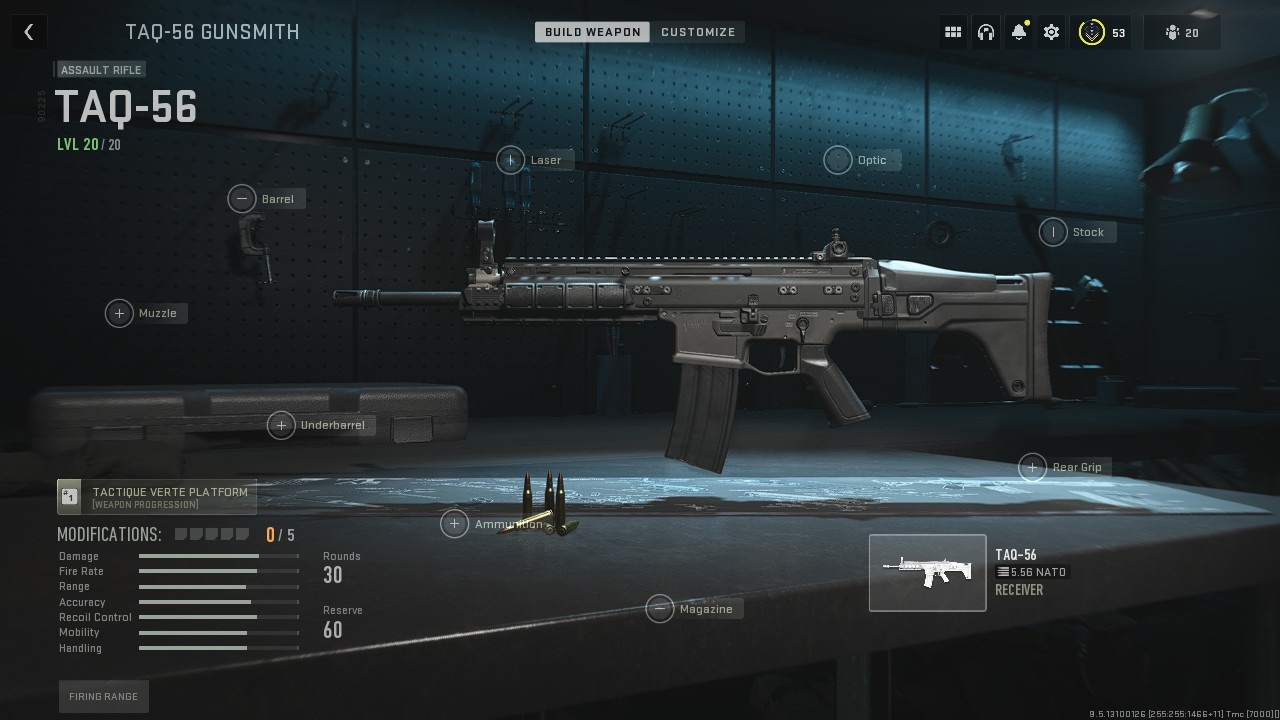1280x720 pixels.
Task: Open the notifications bell
Action: pyautogui.click(x=1018, y=31)
